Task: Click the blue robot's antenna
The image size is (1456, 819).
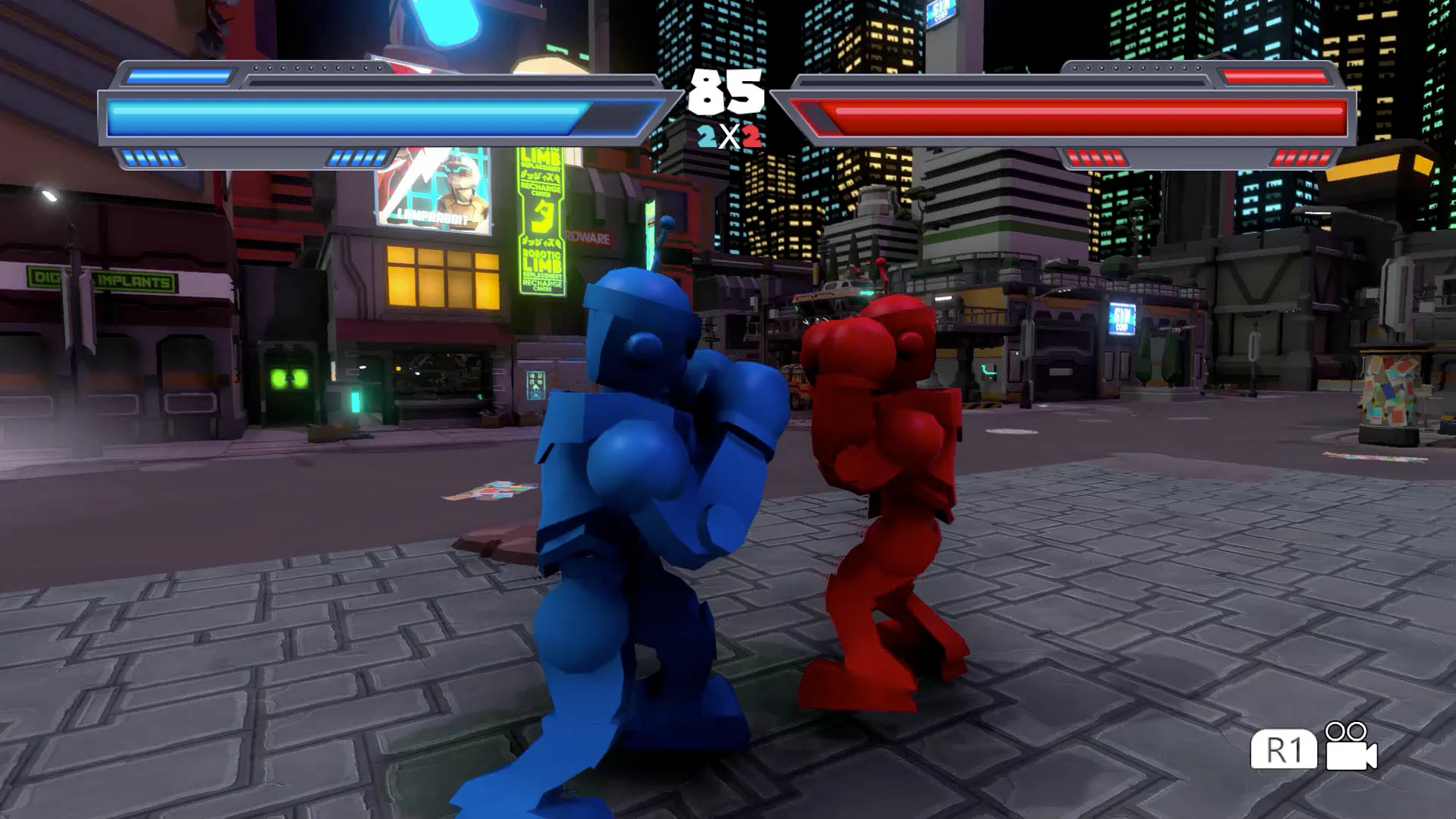Action: pyautogui.click(x=662, y=235)
